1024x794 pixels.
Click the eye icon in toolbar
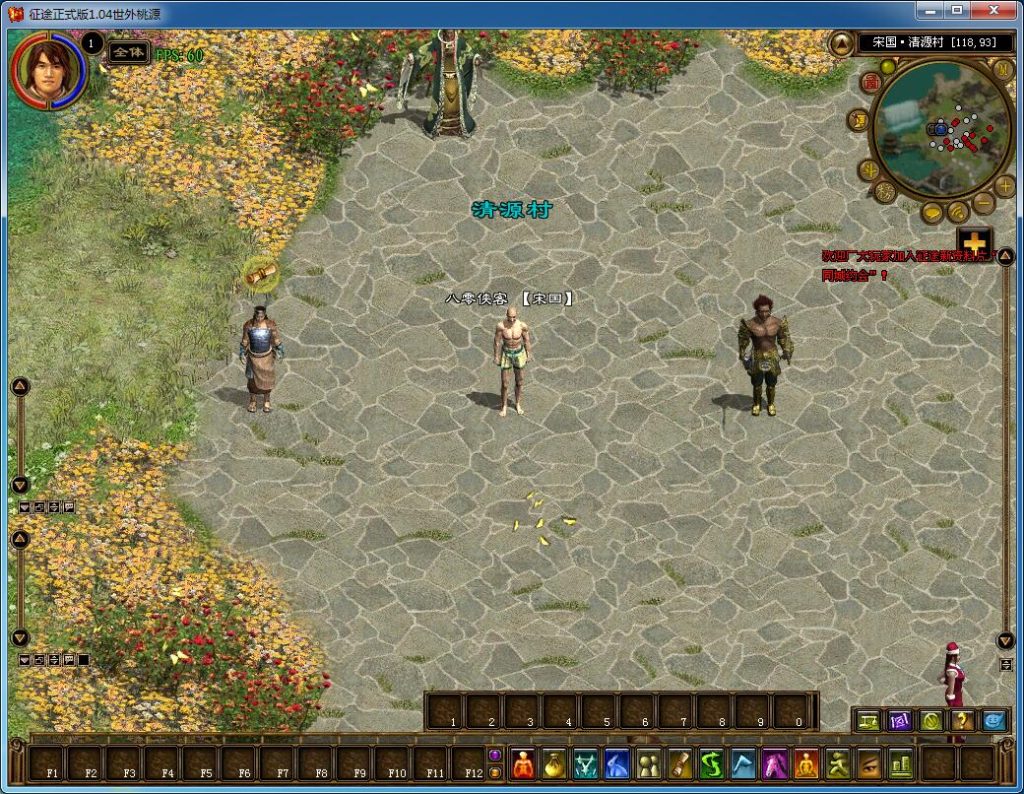(869, 764)
